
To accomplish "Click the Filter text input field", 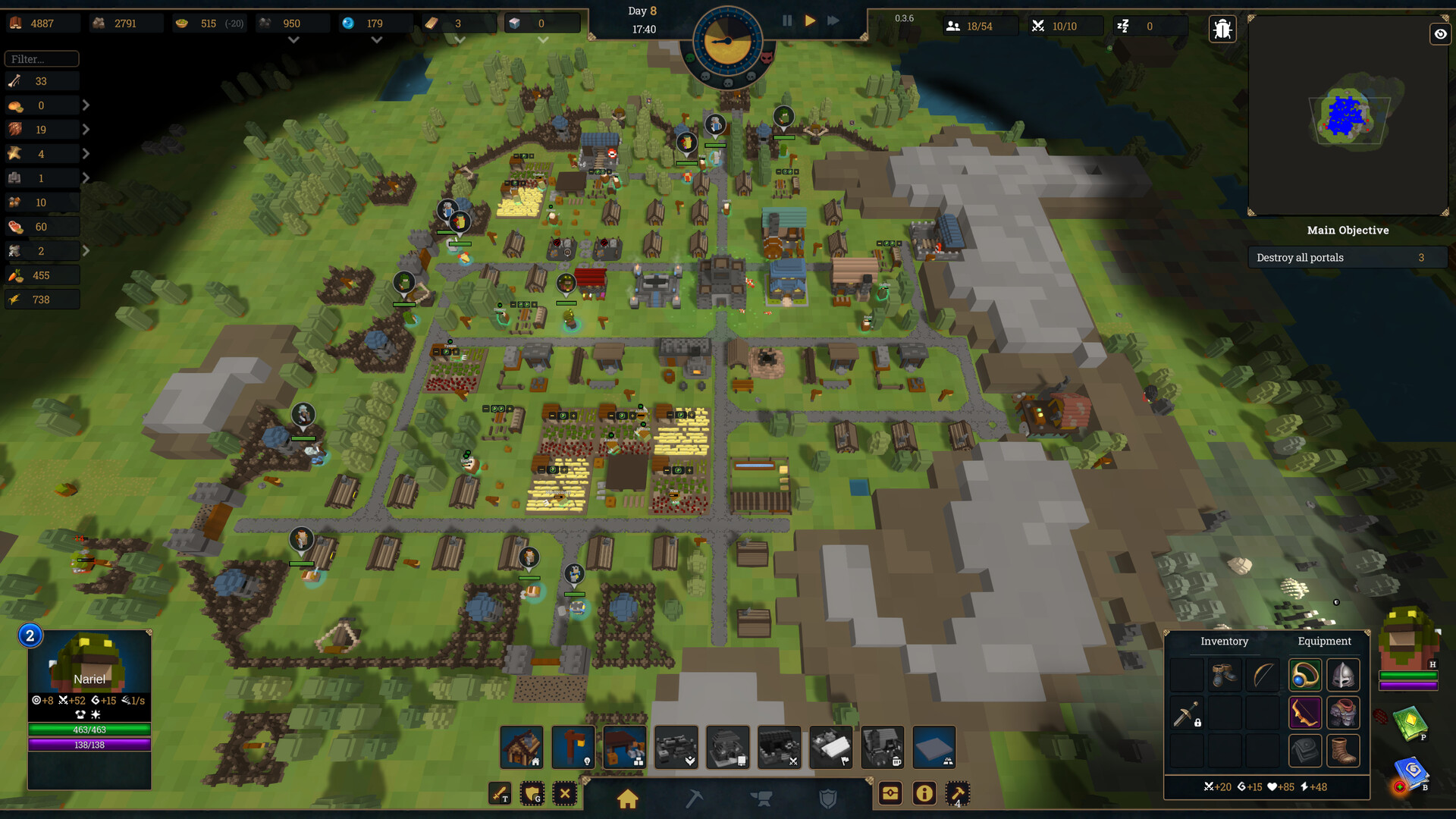I will pos(42,58).
